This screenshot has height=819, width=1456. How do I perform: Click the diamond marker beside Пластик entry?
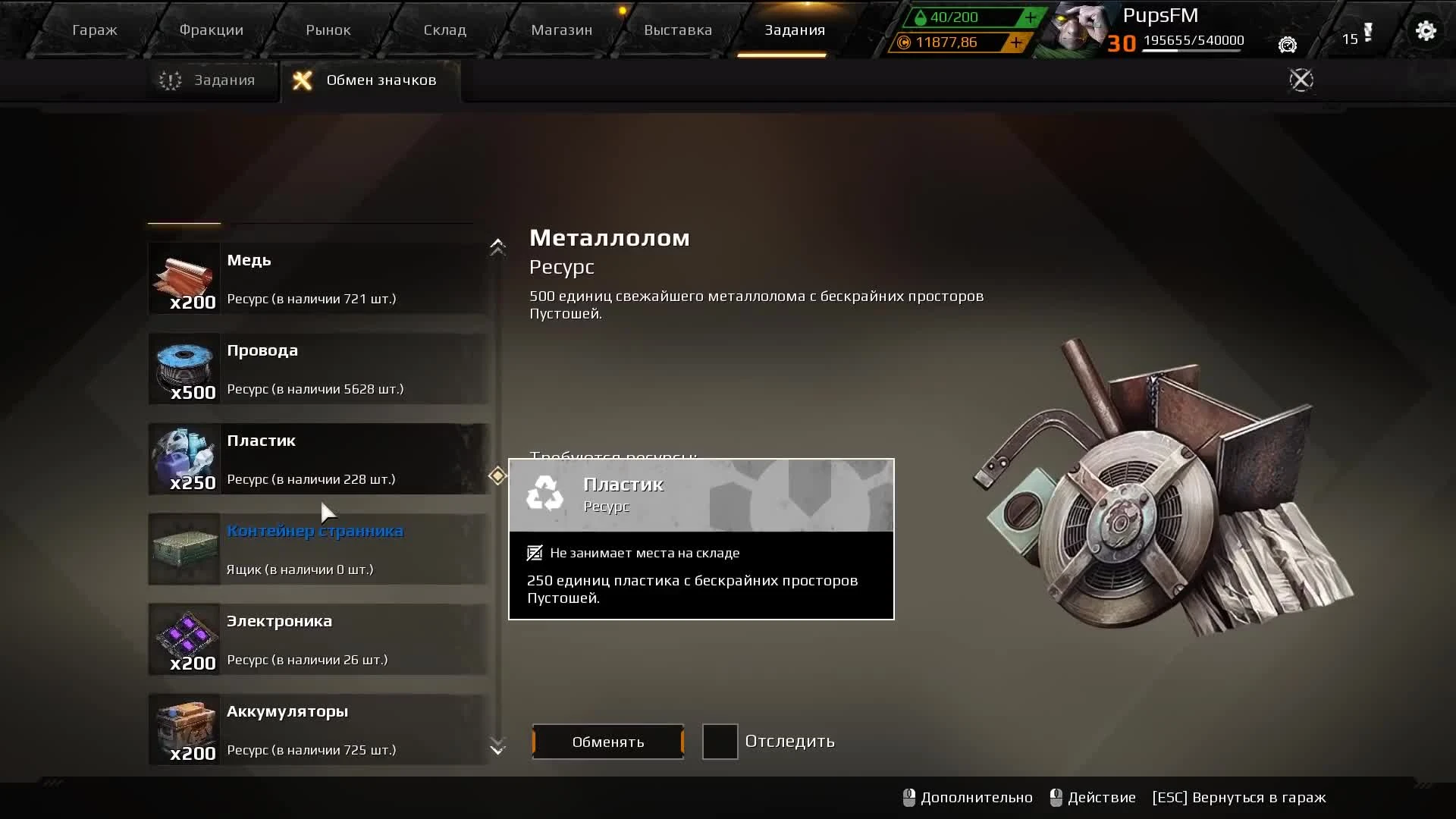497,475
